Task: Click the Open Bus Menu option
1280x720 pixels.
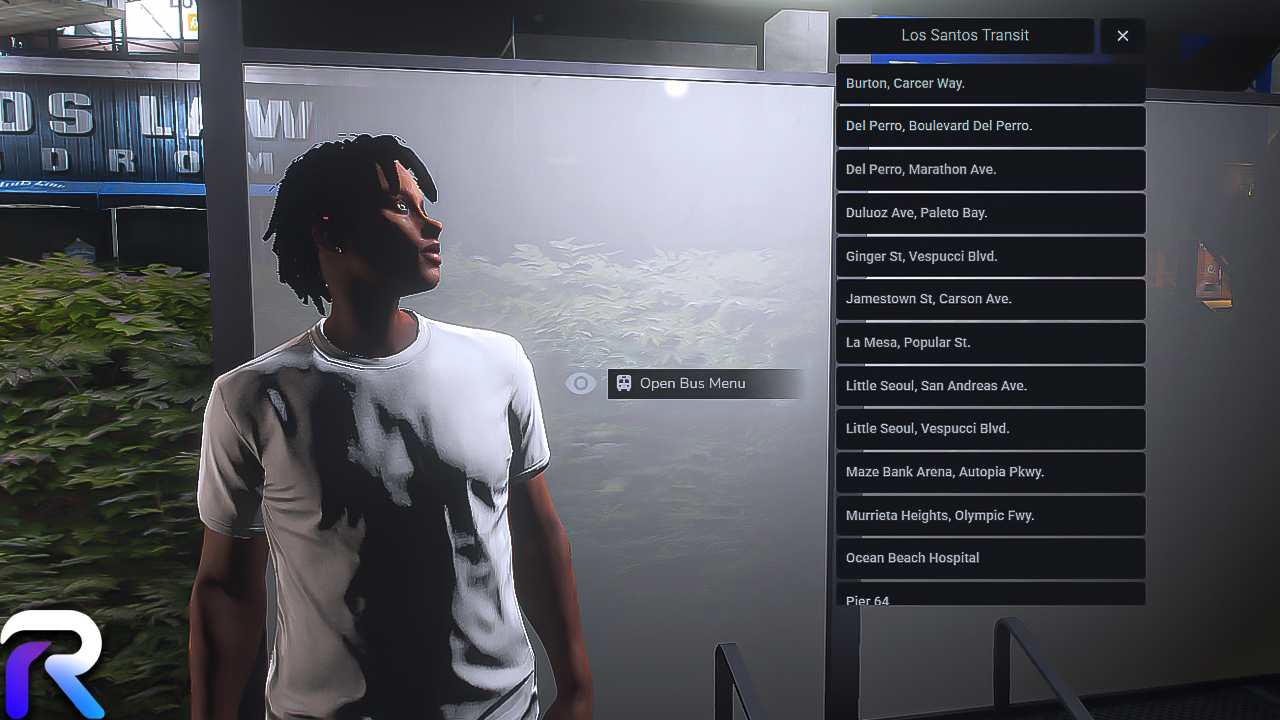Action: click(704, 384)
